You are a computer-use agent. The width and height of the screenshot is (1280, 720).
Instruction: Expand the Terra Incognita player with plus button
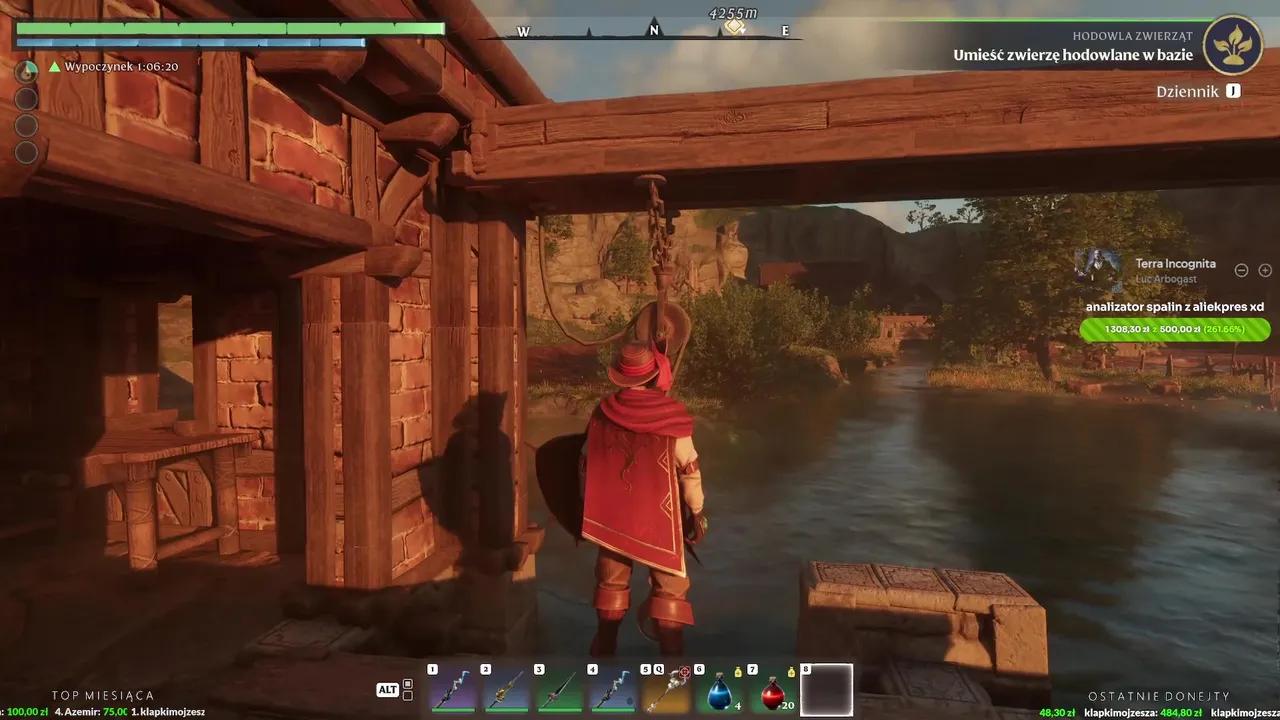point(1265,270)
